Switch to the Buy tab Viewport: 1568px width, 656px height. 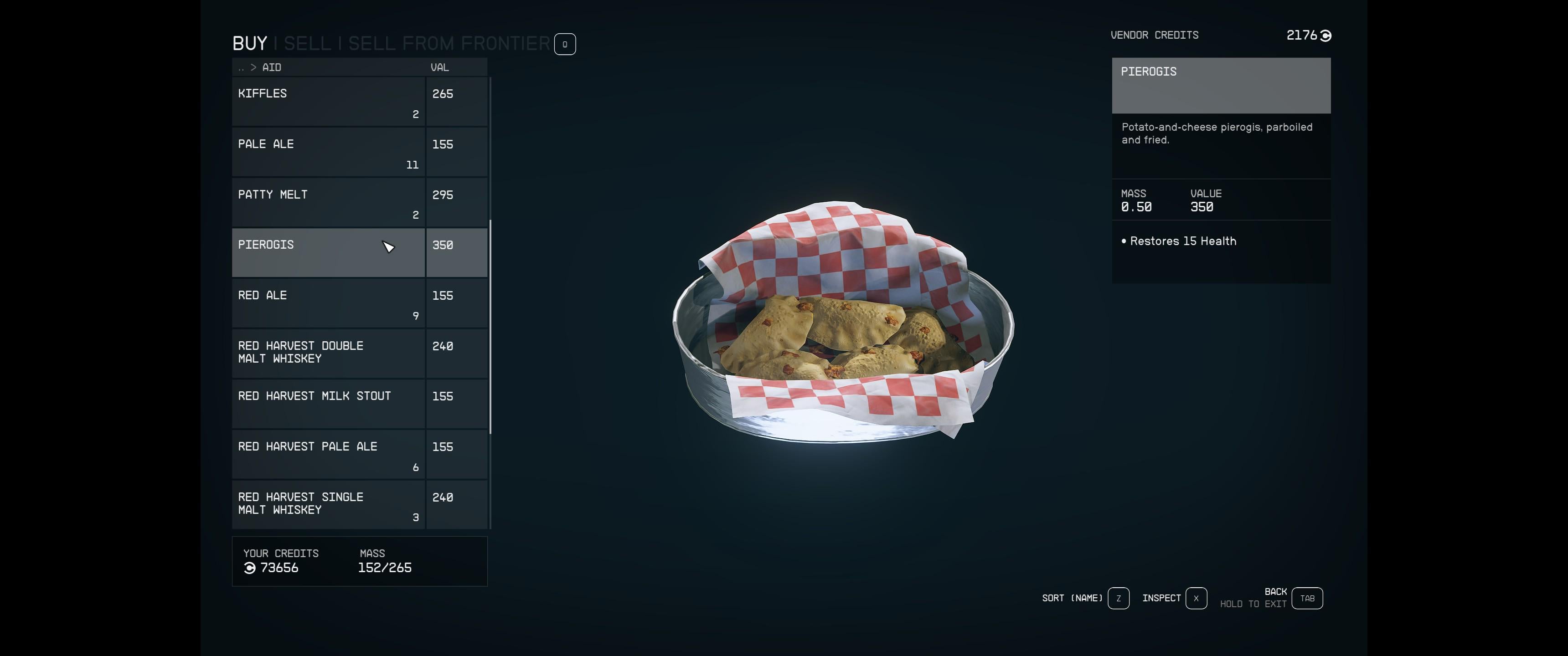tap(250, 44)
